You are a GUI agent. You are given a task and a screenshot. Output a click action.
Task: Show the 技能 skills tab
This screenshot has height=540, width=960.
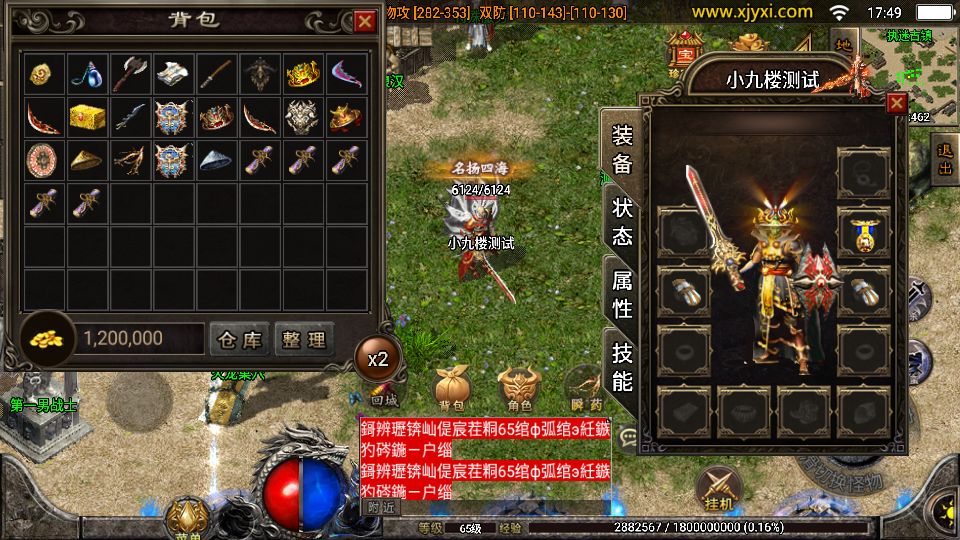(x=622, y=366)
